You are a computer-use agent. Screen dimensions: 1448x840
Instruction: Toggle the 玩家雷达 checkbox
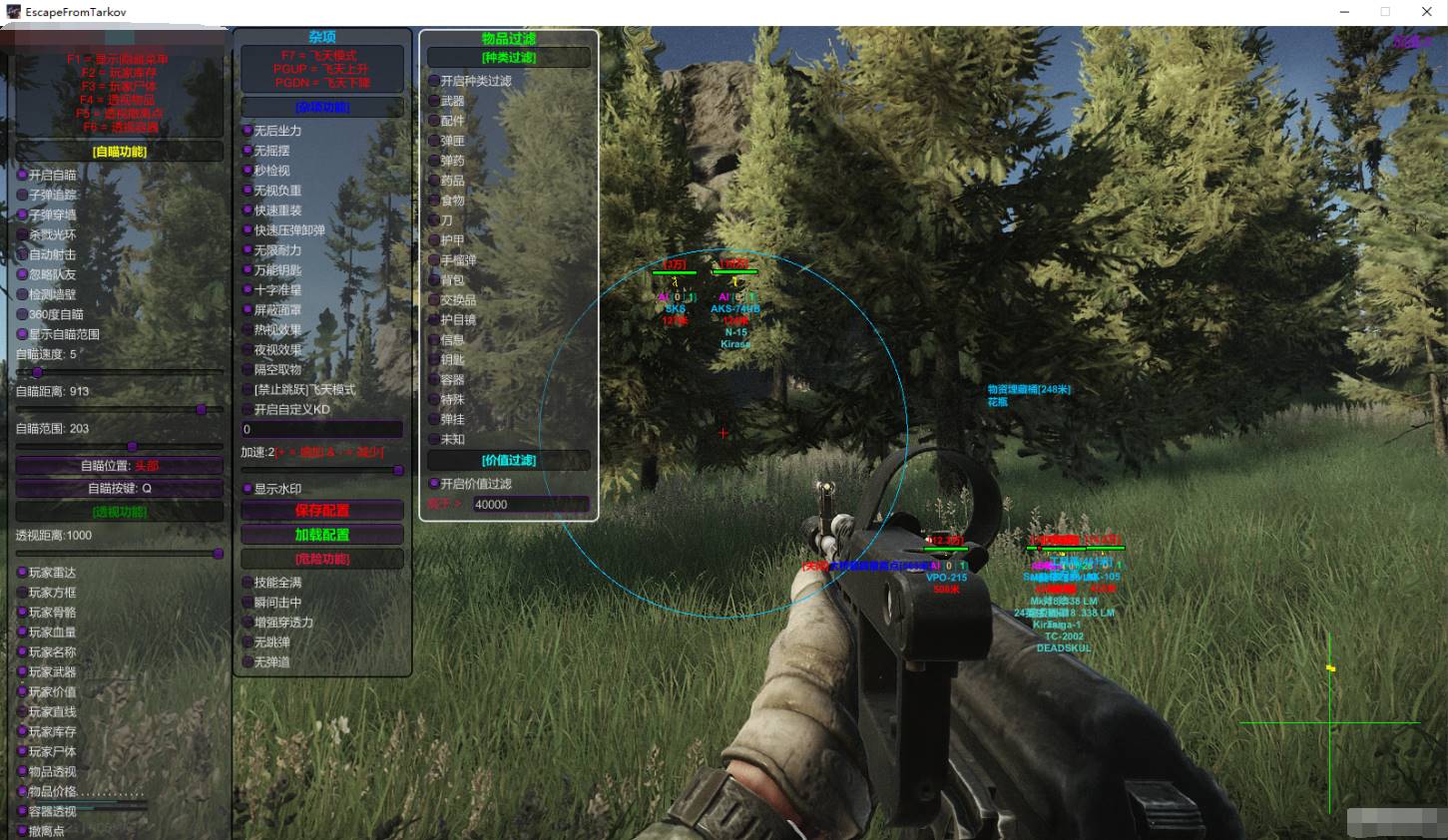[x=23, y=573]
